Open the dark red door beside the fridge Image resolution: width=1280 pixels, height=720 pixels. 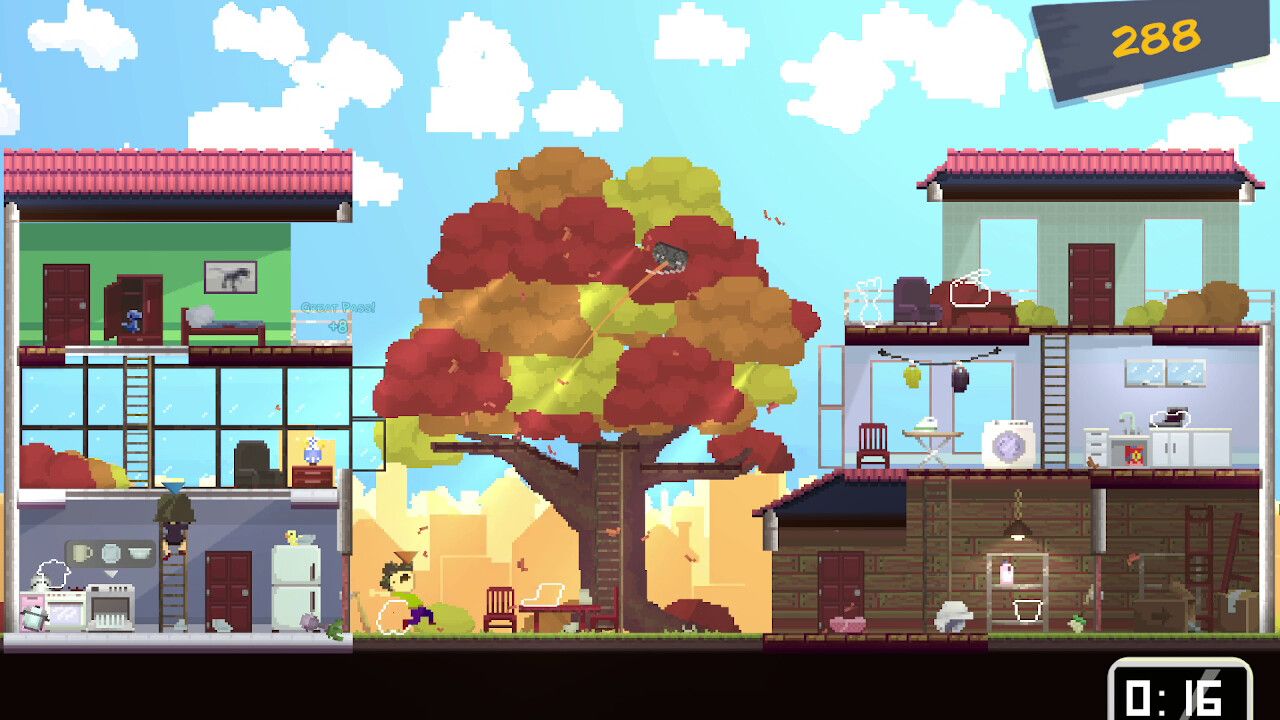tap(228, 592)
